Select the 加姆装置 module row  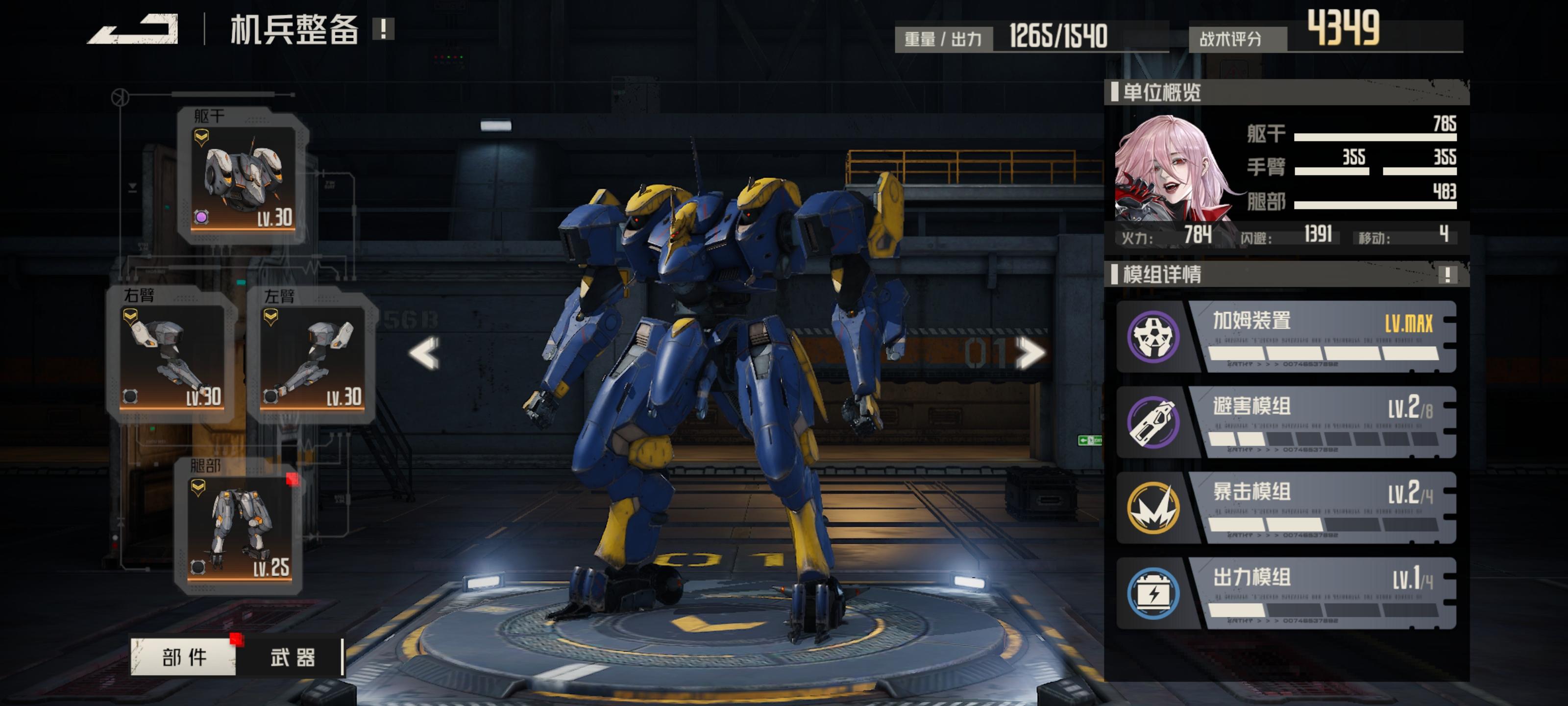click(1286, 337)
